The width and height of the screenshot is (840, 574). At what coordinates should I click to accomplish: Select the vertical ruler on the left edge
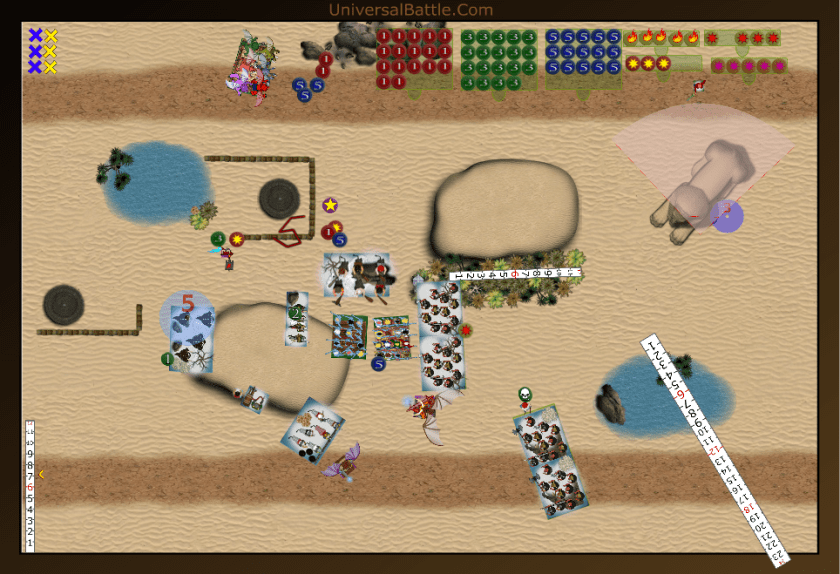30,485
